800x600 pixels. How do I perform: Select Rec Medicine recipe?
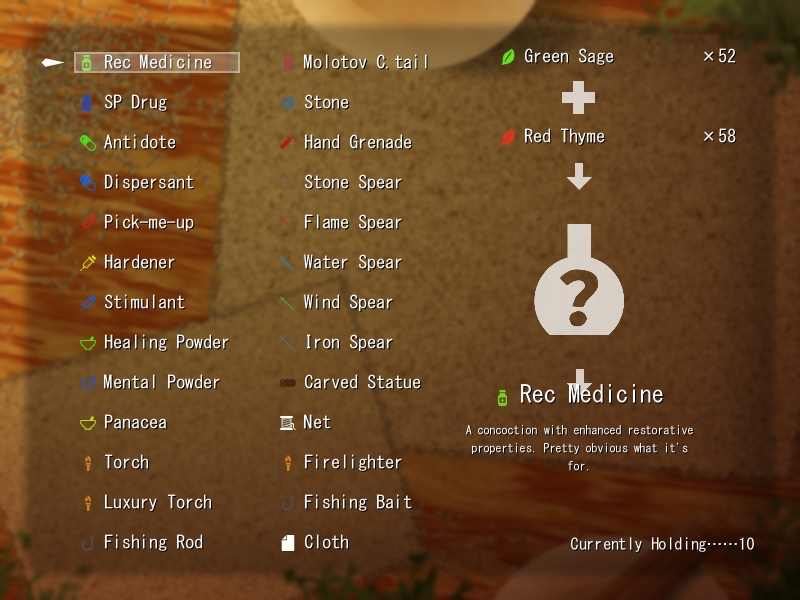tap(157, 62)
